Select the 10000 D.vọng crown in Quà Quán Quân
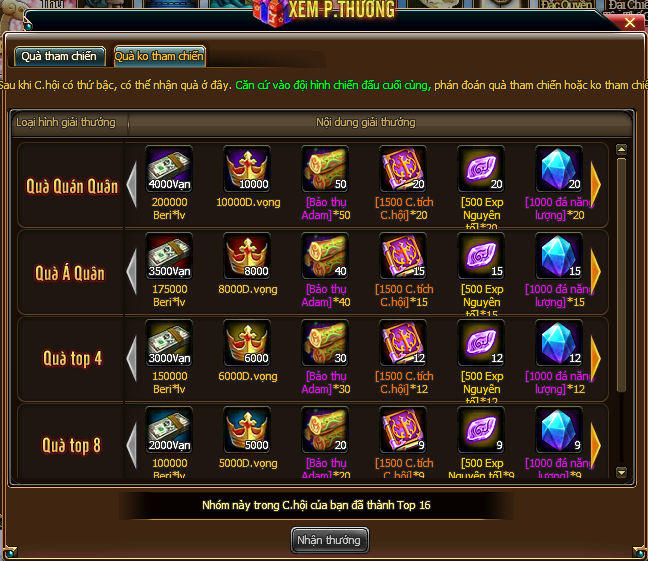Viewport: 648px width, 561px height. pyautogui.click(x=247, y=171)
